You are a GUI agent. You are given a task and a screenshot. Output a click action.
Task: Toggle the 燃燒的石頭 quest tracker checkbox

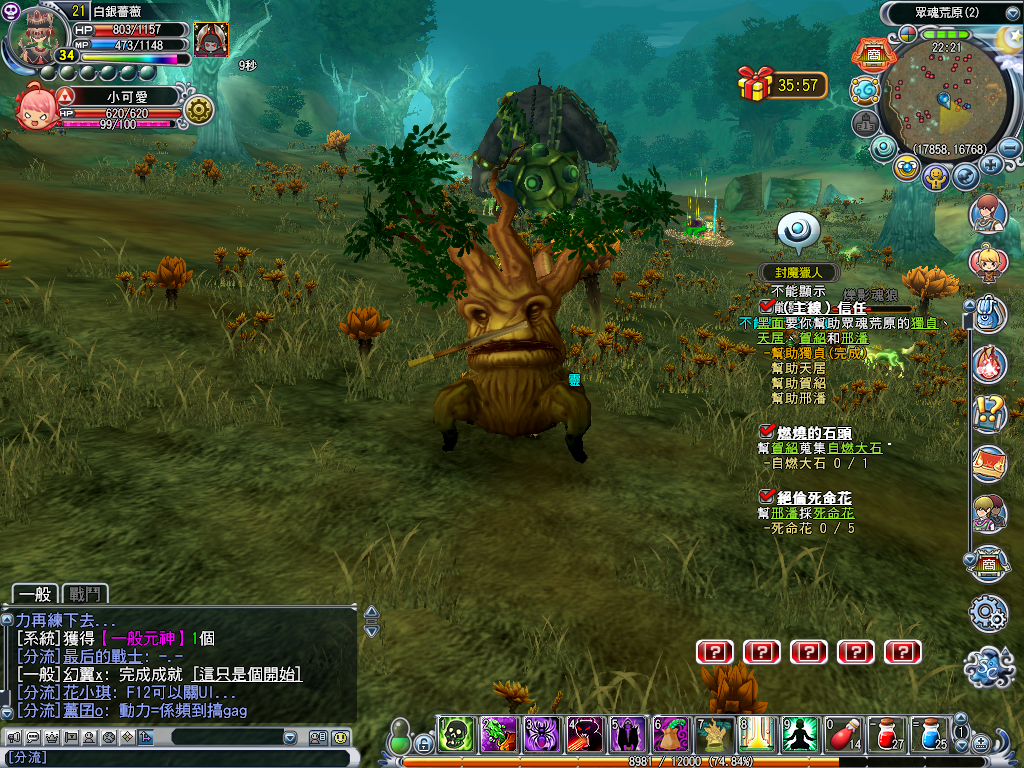[x=767, y=431]
